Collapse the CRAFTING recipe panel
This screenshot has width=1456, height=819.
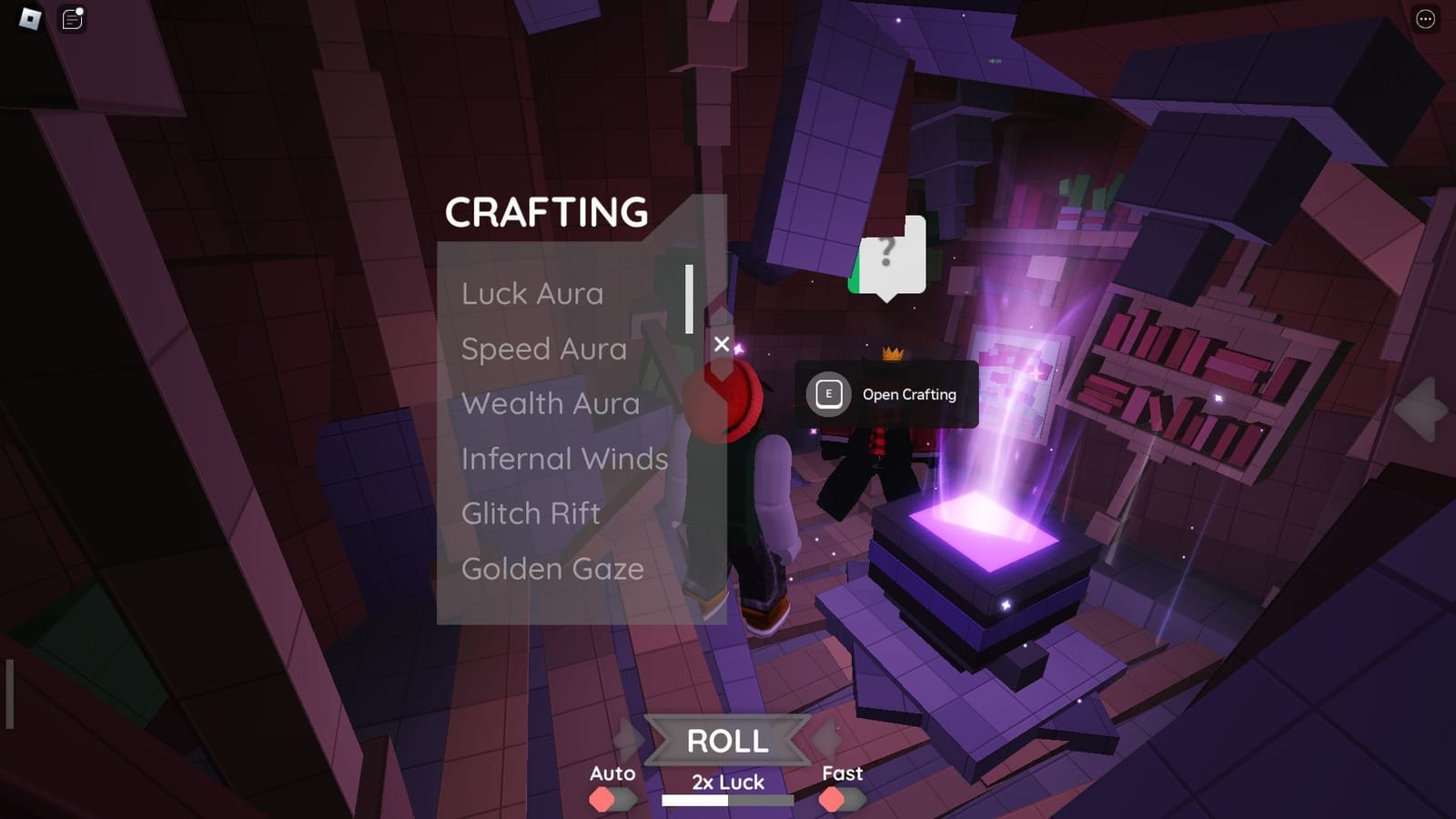tap(723, 344)
